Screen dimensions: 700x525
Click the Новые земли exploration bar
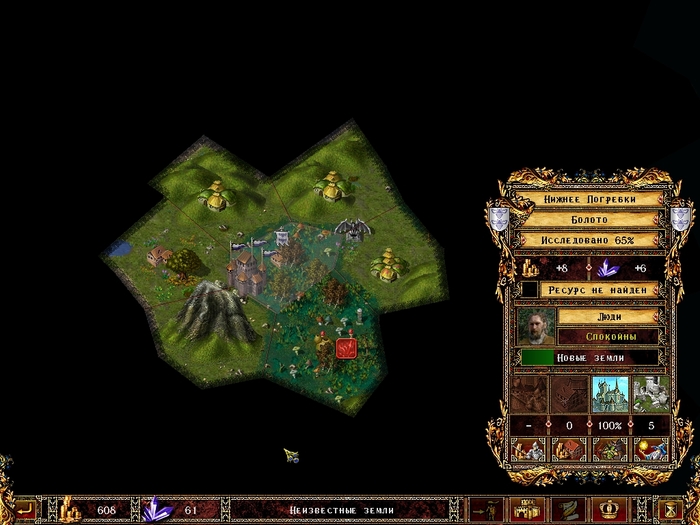point(589,357)
